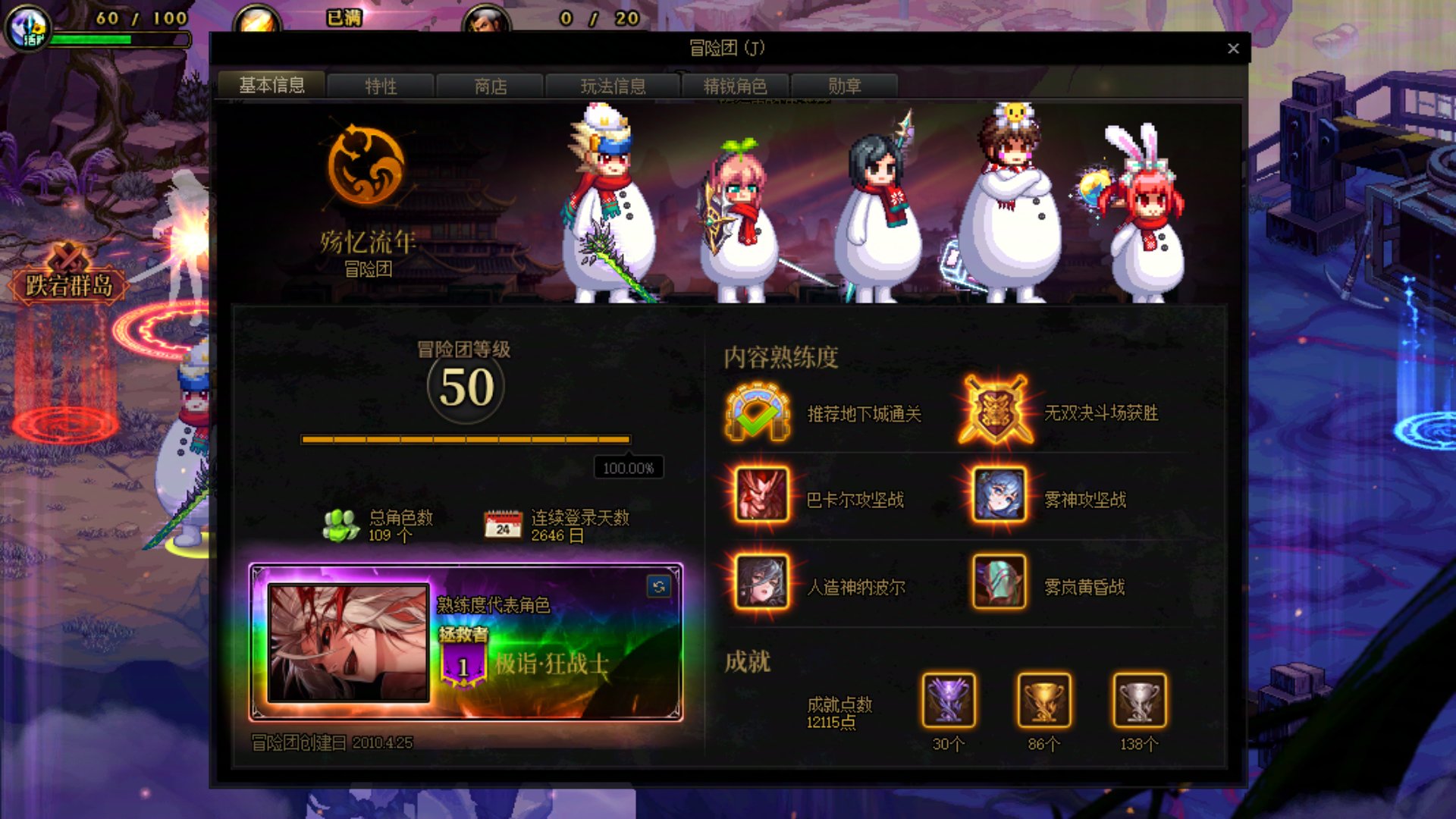Open the 商店 tab
Image resolution: width=1456 pixels, height=819 pixels.
489,86
